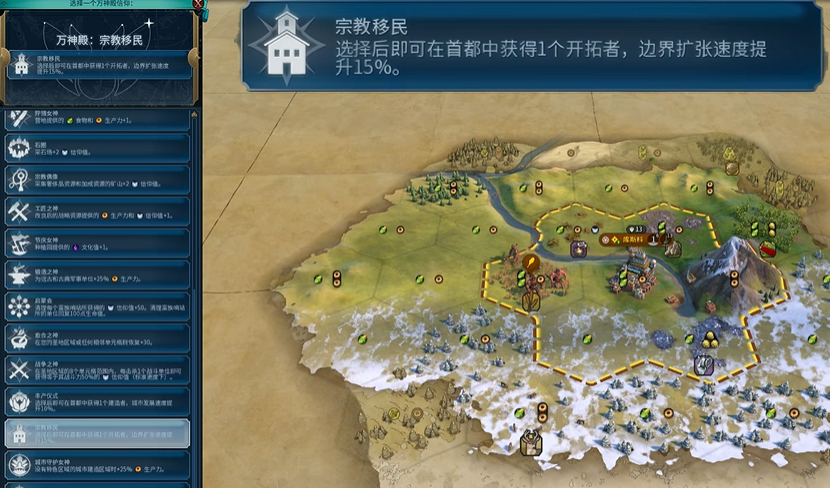Pick the 宗教偶像 pantheon belief

(x=97, y=180)
